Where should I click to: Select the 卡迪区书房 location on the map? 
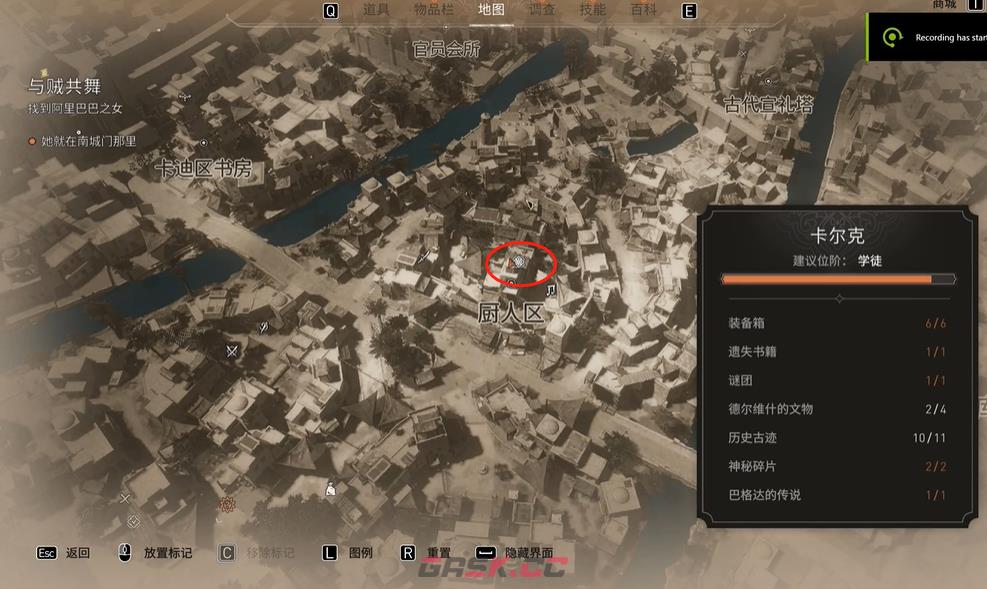(x=203, y=170)
